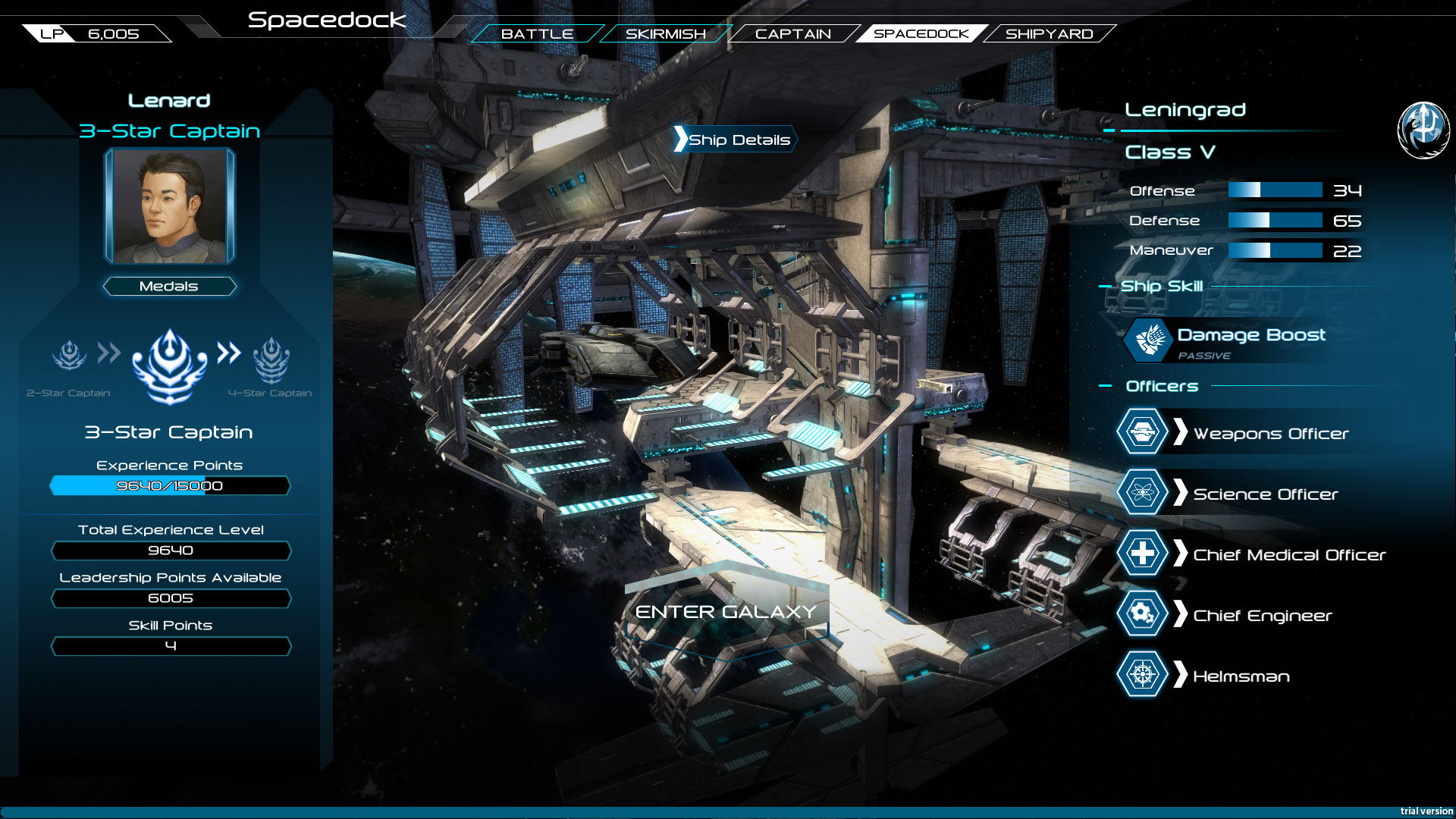1456x819 pixels.
Task: Switch to the Shipyard tab
Action: click(1050, 33)
